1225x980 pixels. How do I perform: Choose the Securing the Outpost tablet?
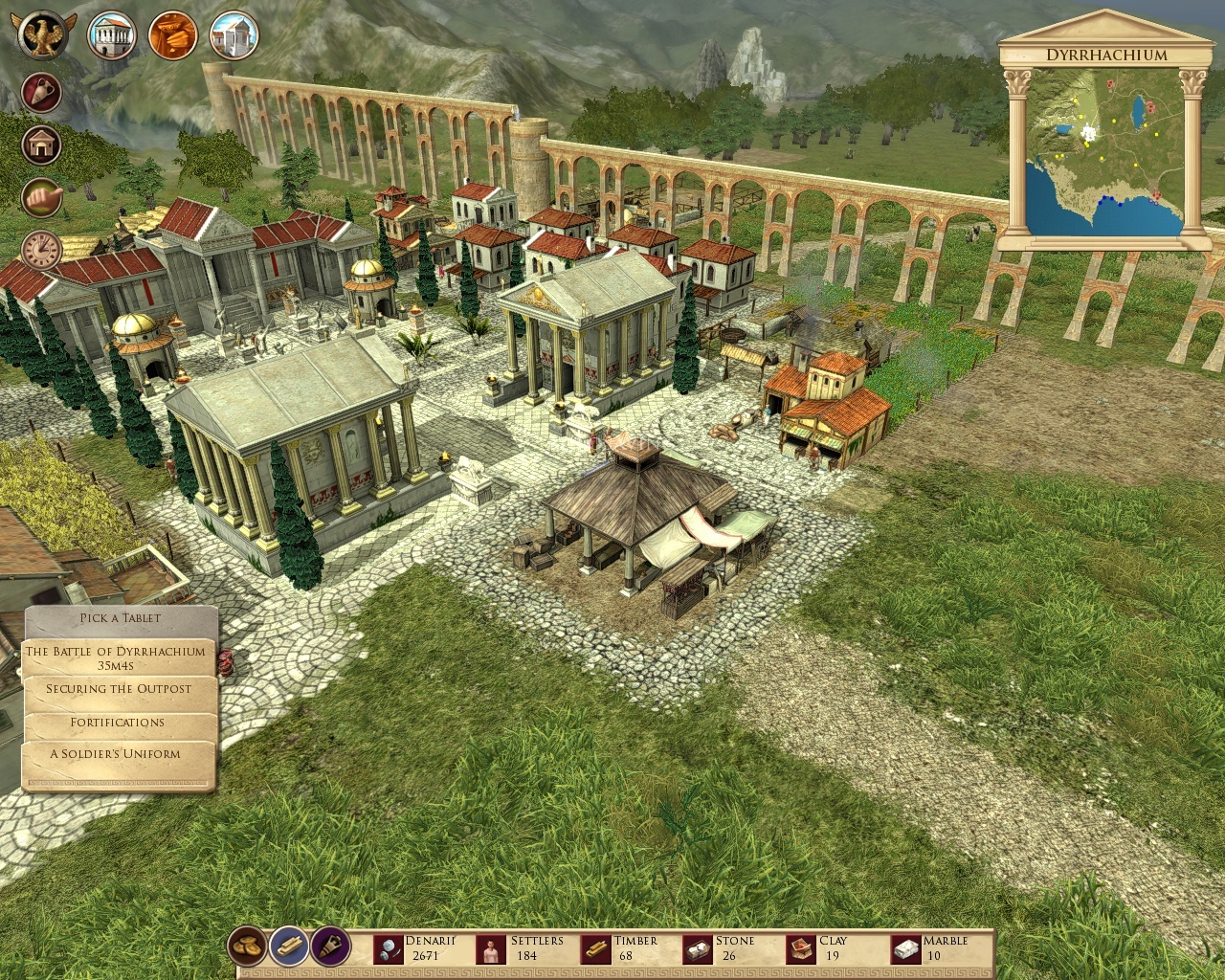click(117, 689)
